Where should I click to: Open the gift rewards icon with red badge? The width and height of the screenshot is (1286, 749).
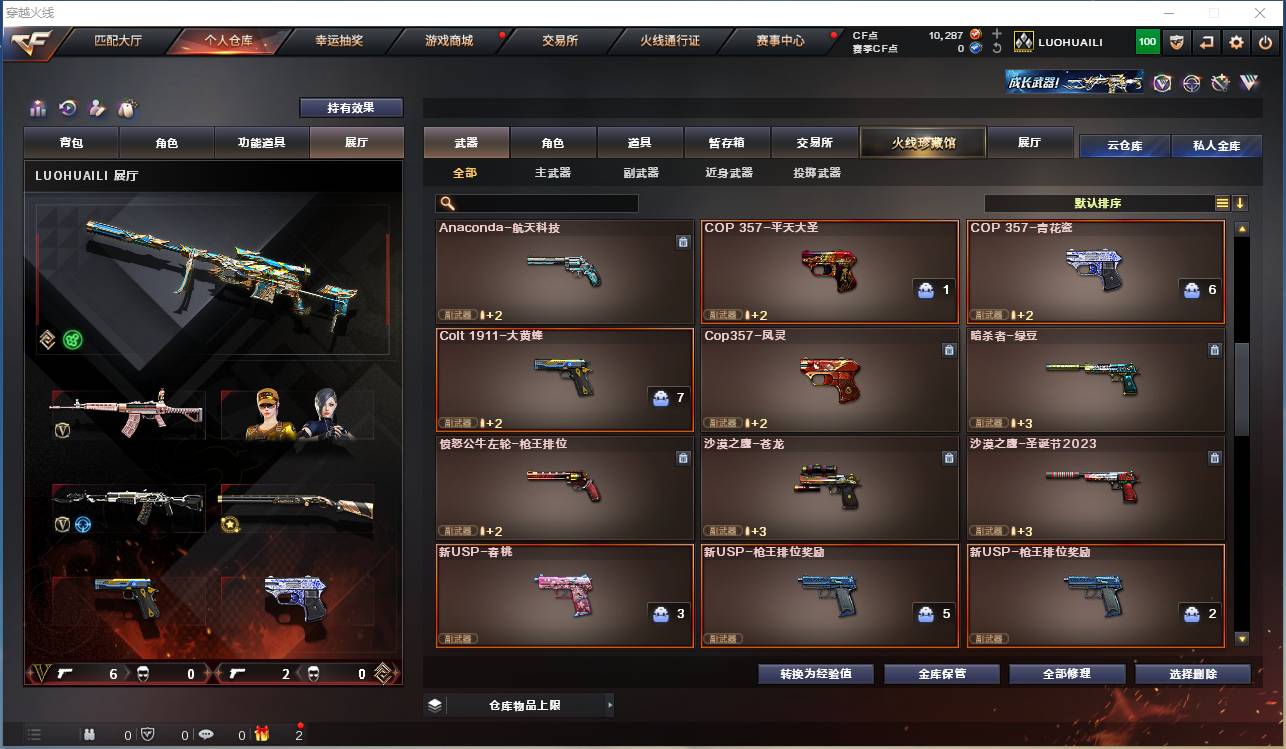click(262, 733)
